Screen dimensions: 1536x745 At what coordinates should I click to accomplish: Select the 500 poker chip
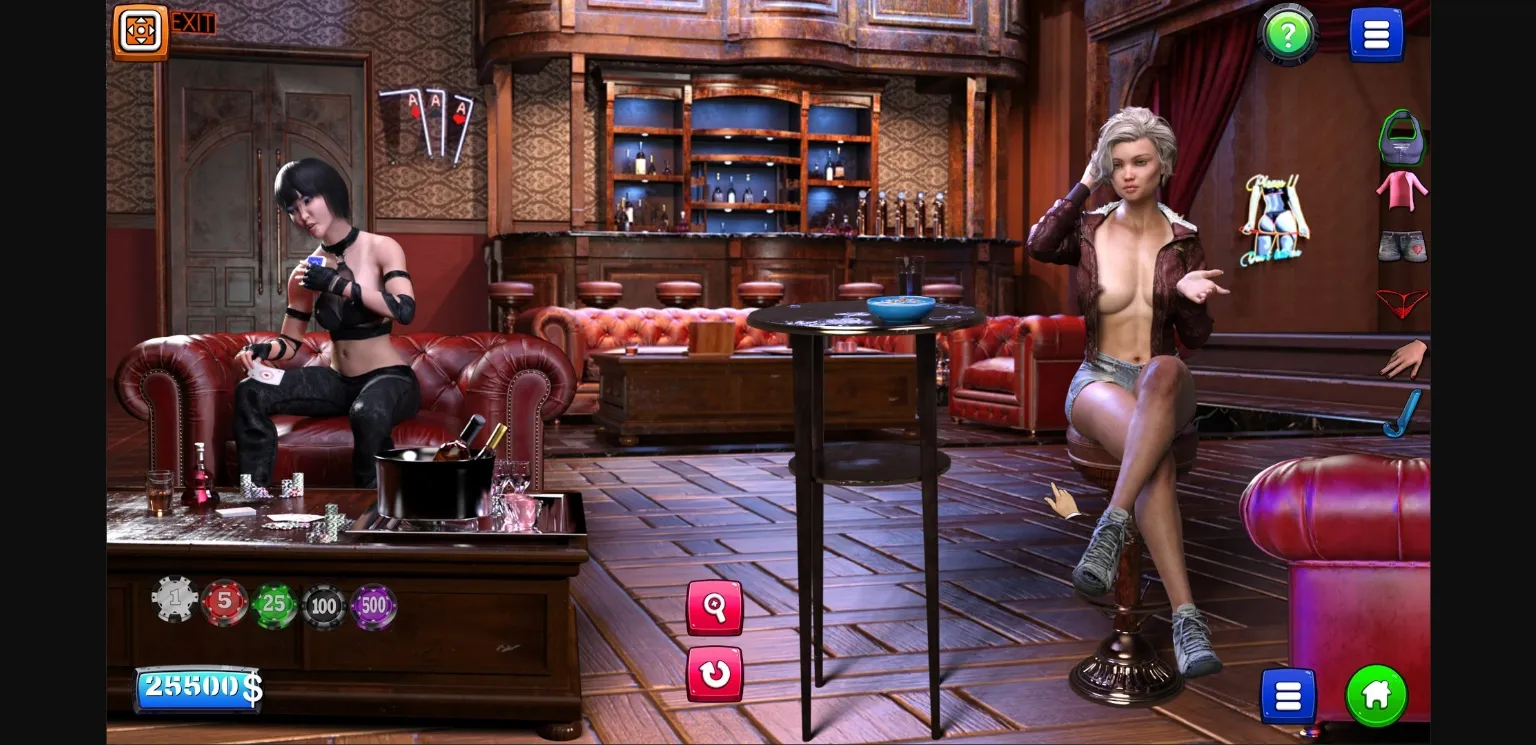tap(372, 604)
